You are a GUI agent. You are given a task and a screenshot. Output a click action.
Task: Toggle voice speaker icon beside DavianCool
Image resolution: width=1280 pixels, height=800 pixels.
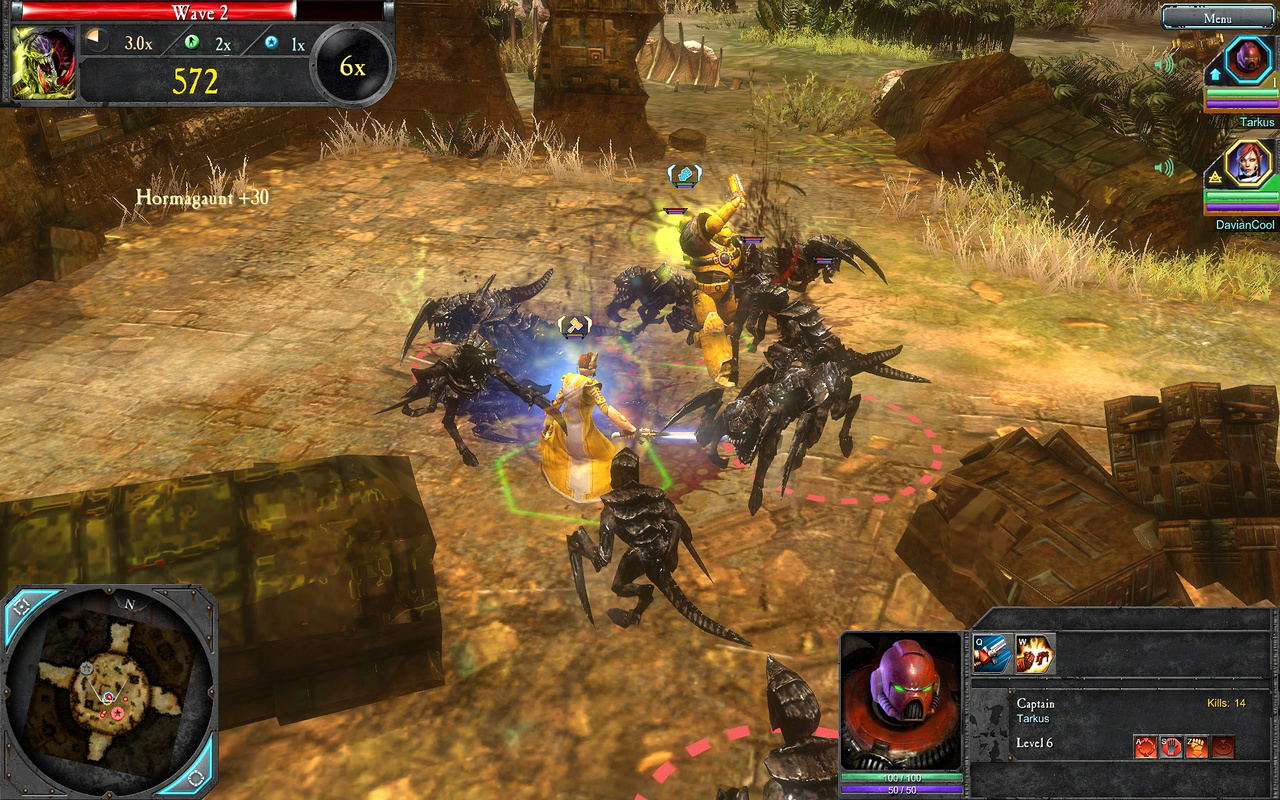1164,167
